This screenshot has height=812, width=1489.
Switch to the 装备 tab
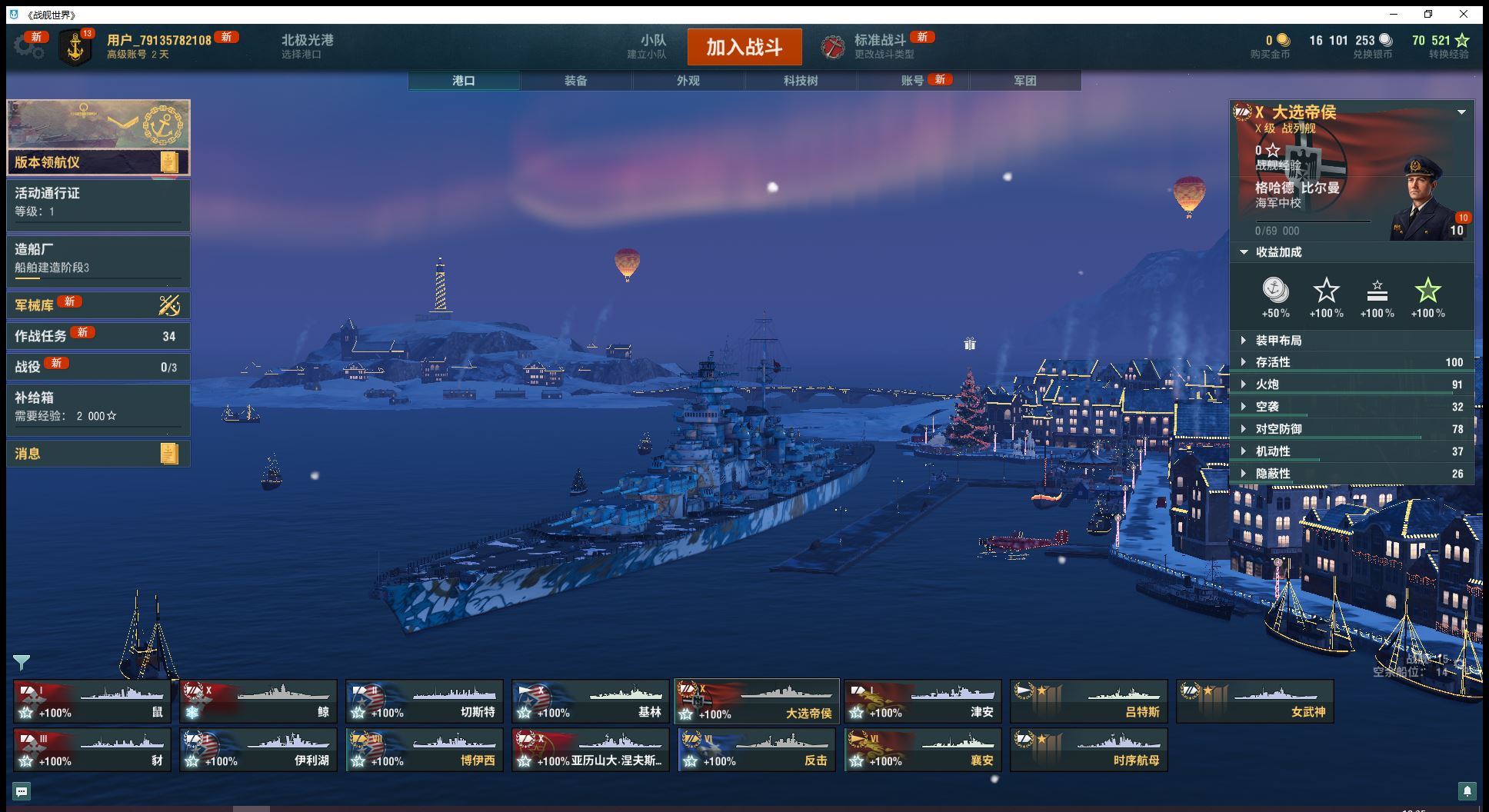coord(575,81)
